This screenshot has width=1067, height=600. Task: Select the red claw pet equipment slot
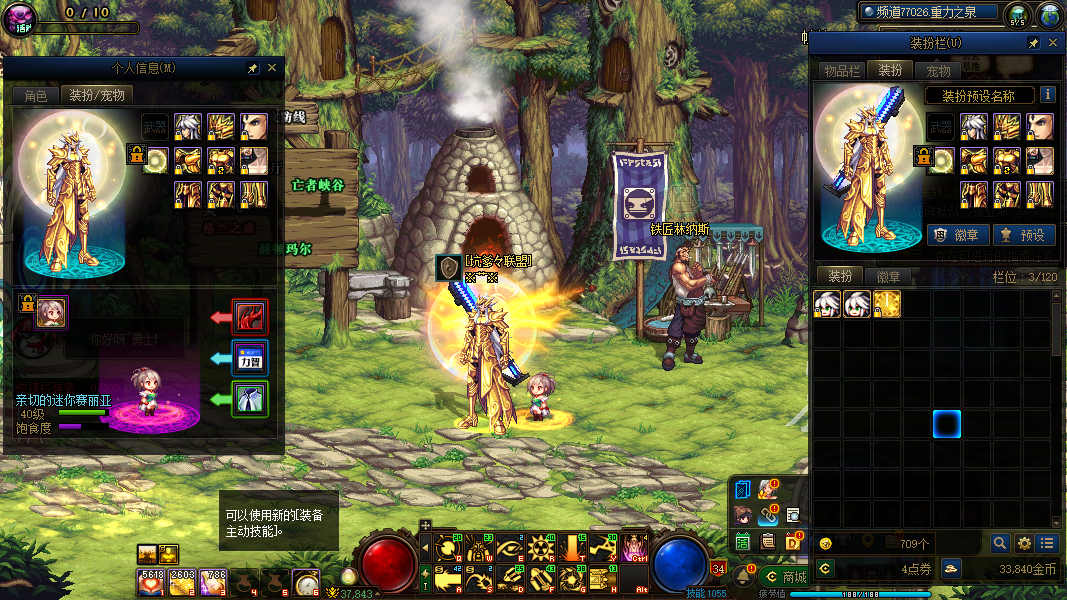click(249, 317)
